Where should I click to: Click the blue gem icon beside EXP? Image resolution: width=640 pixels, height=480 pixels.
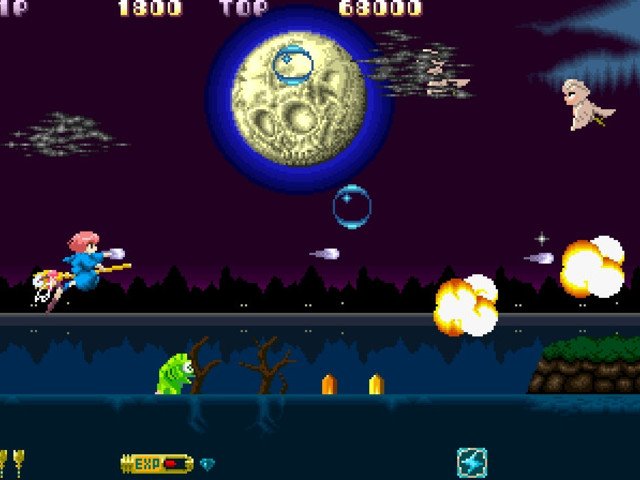pyautogui.click(x=208, y=464)
